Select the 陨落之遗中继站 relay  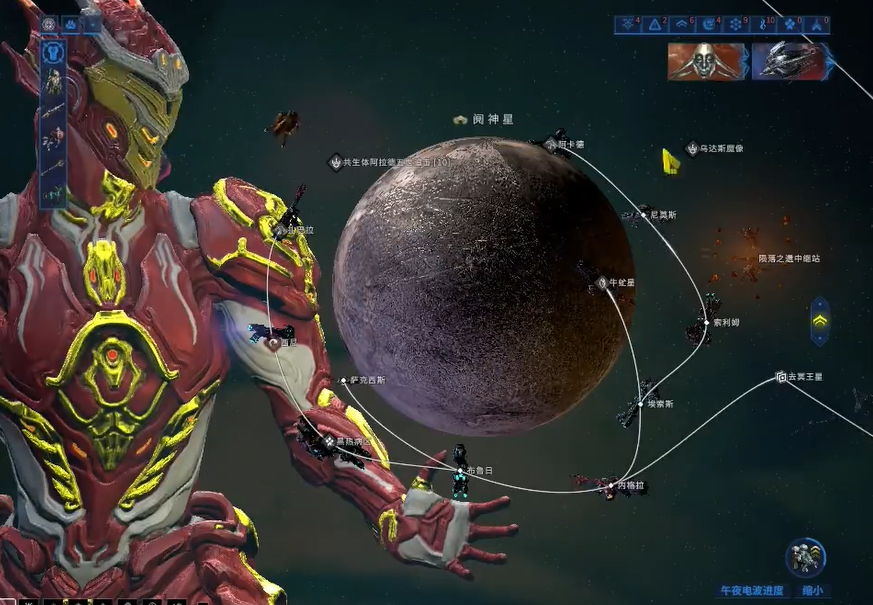(x=788, y=258)
